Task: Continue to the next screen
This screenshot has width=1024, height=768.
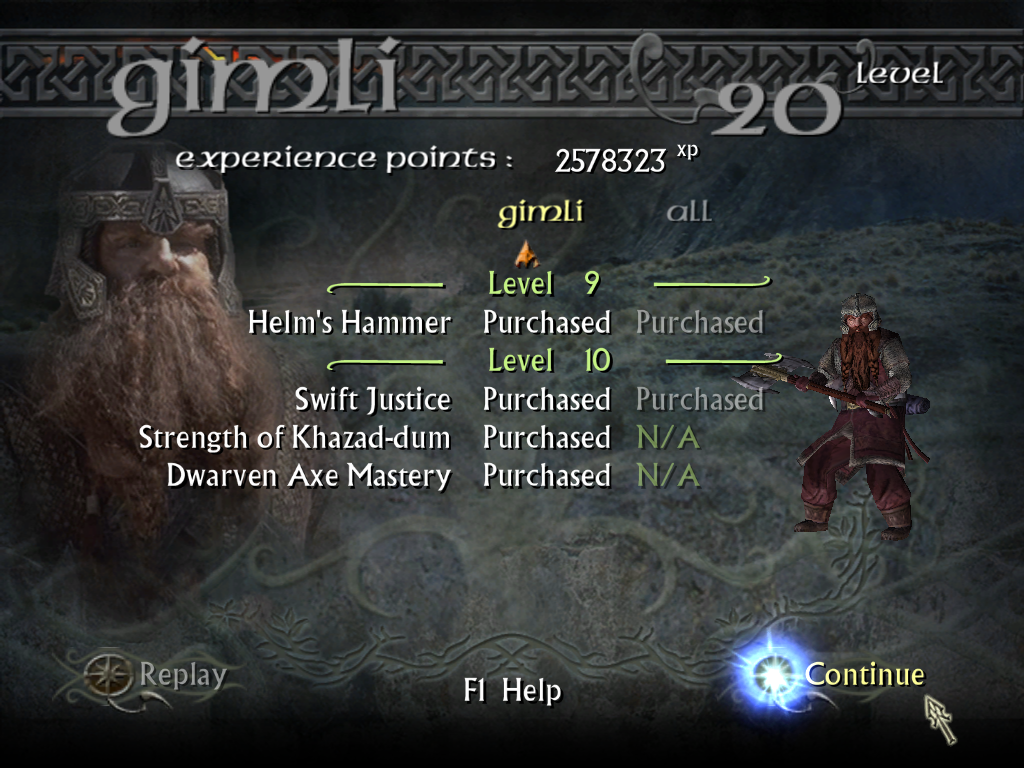Action: coord(864,675)
